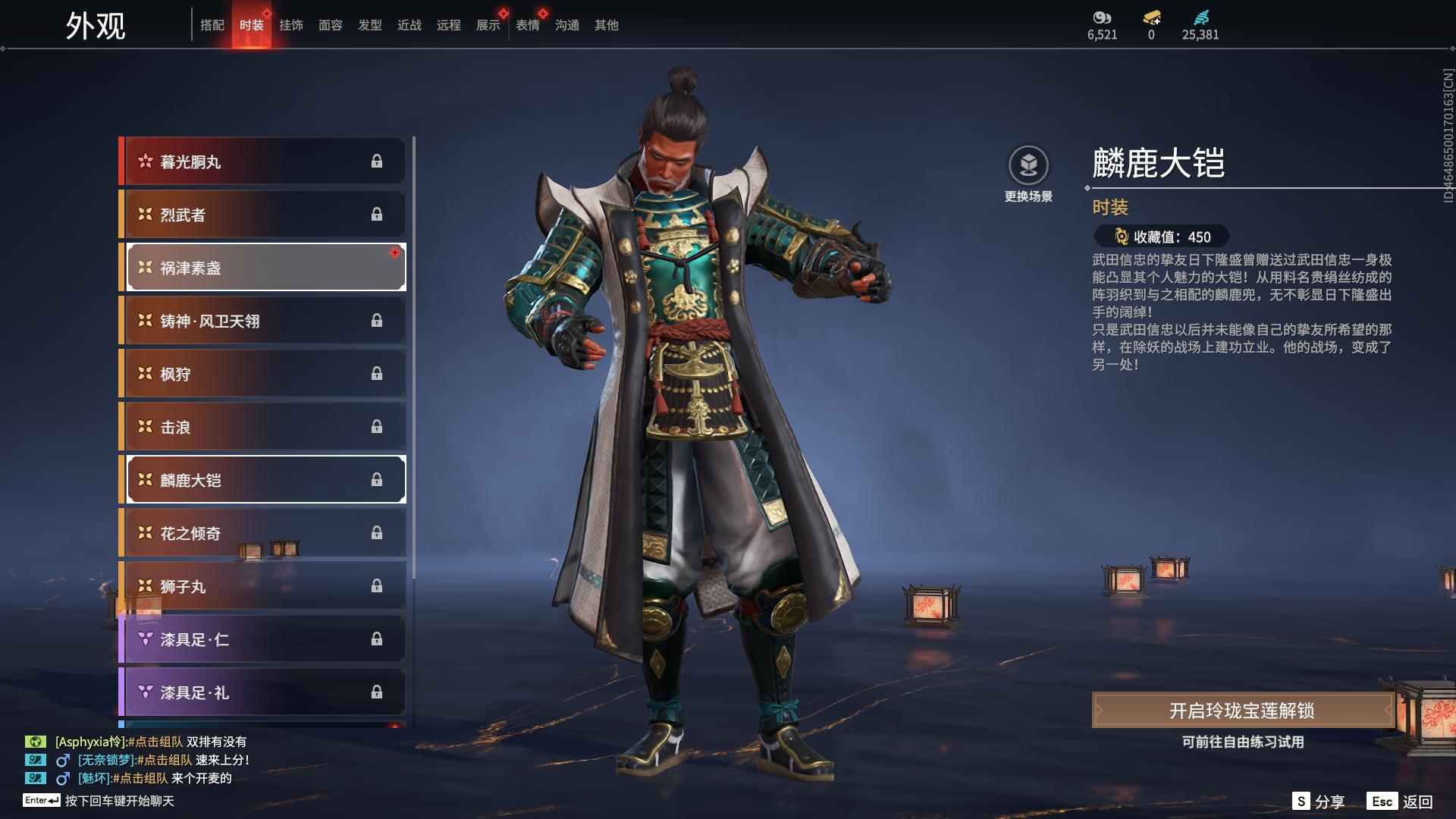Click the coin icon on the 收藏值 450 badge
Image resolution: width=1456 pixels, height=819 pixels.
pos(1122,237)
